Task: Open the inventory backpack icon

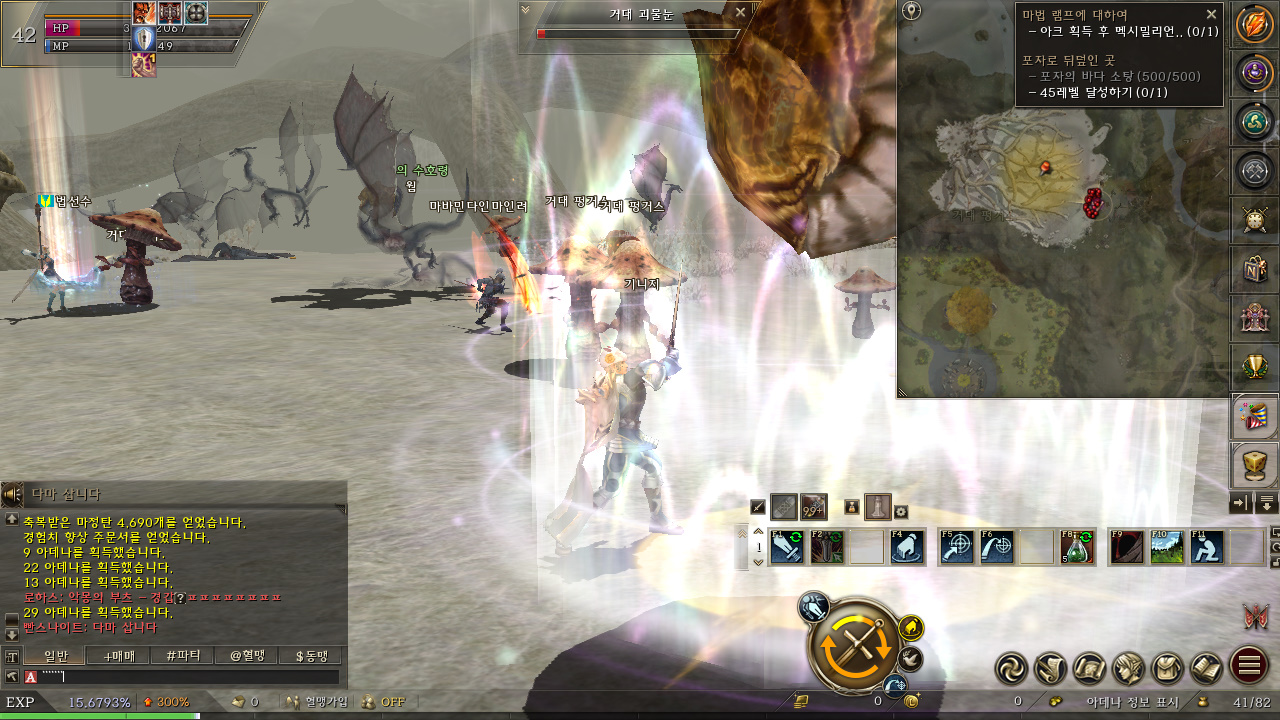Action: [x=1167, y=665]
